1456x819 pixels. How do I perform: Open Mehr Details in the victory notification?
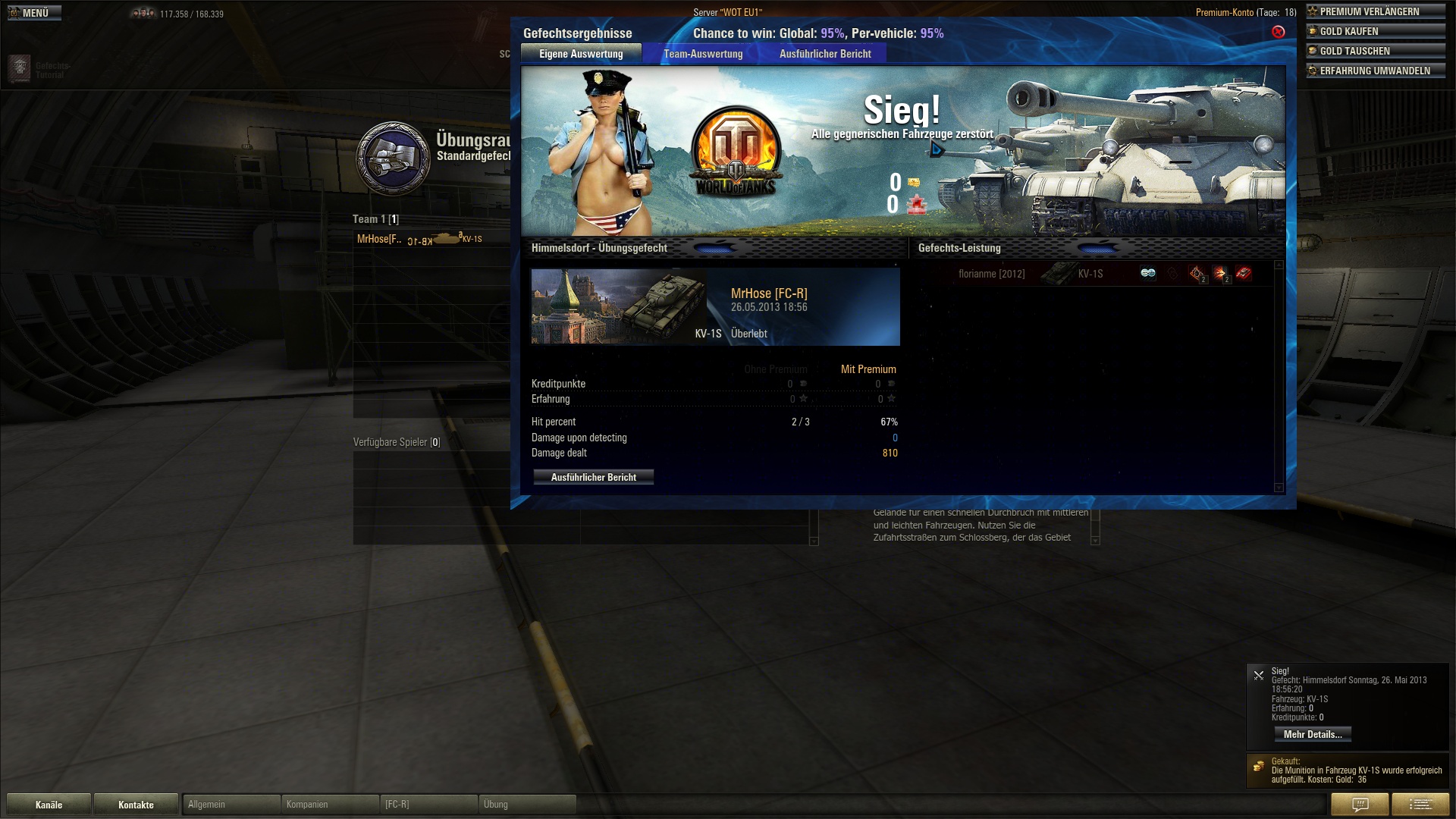1312,734
